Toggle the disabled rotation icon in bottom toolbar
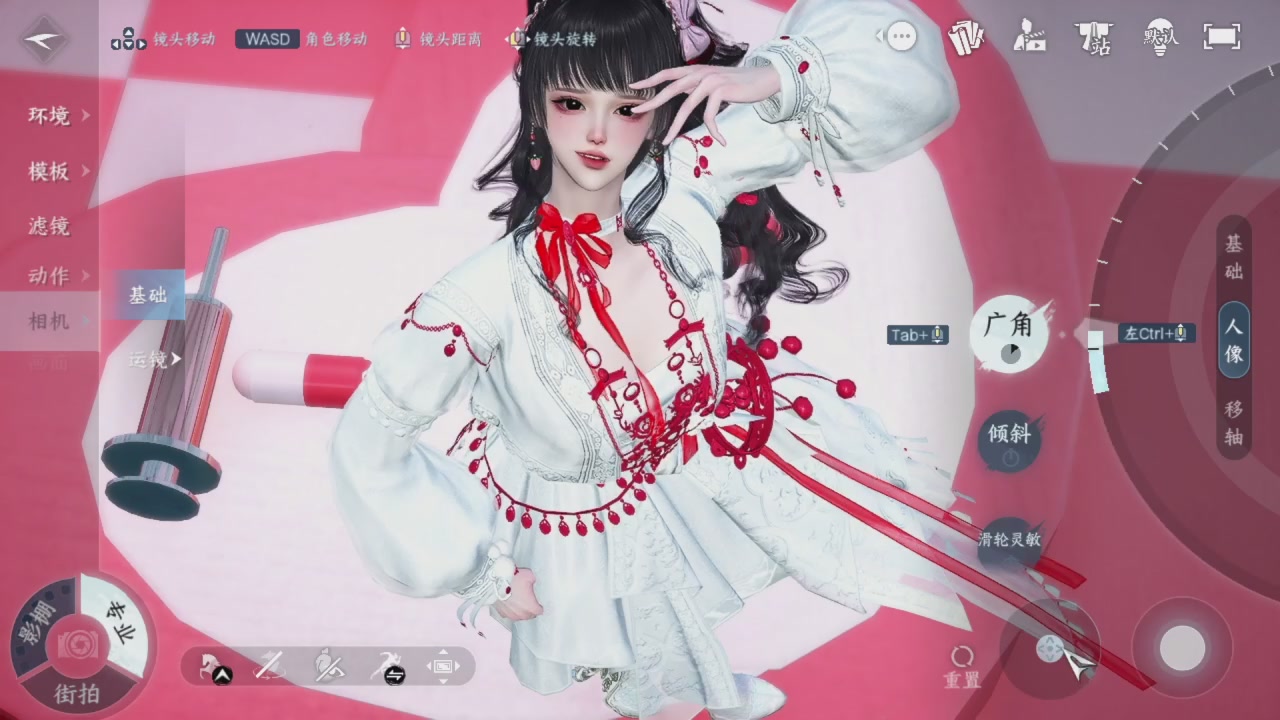1280x720 pixels. [x=269, y=665]
